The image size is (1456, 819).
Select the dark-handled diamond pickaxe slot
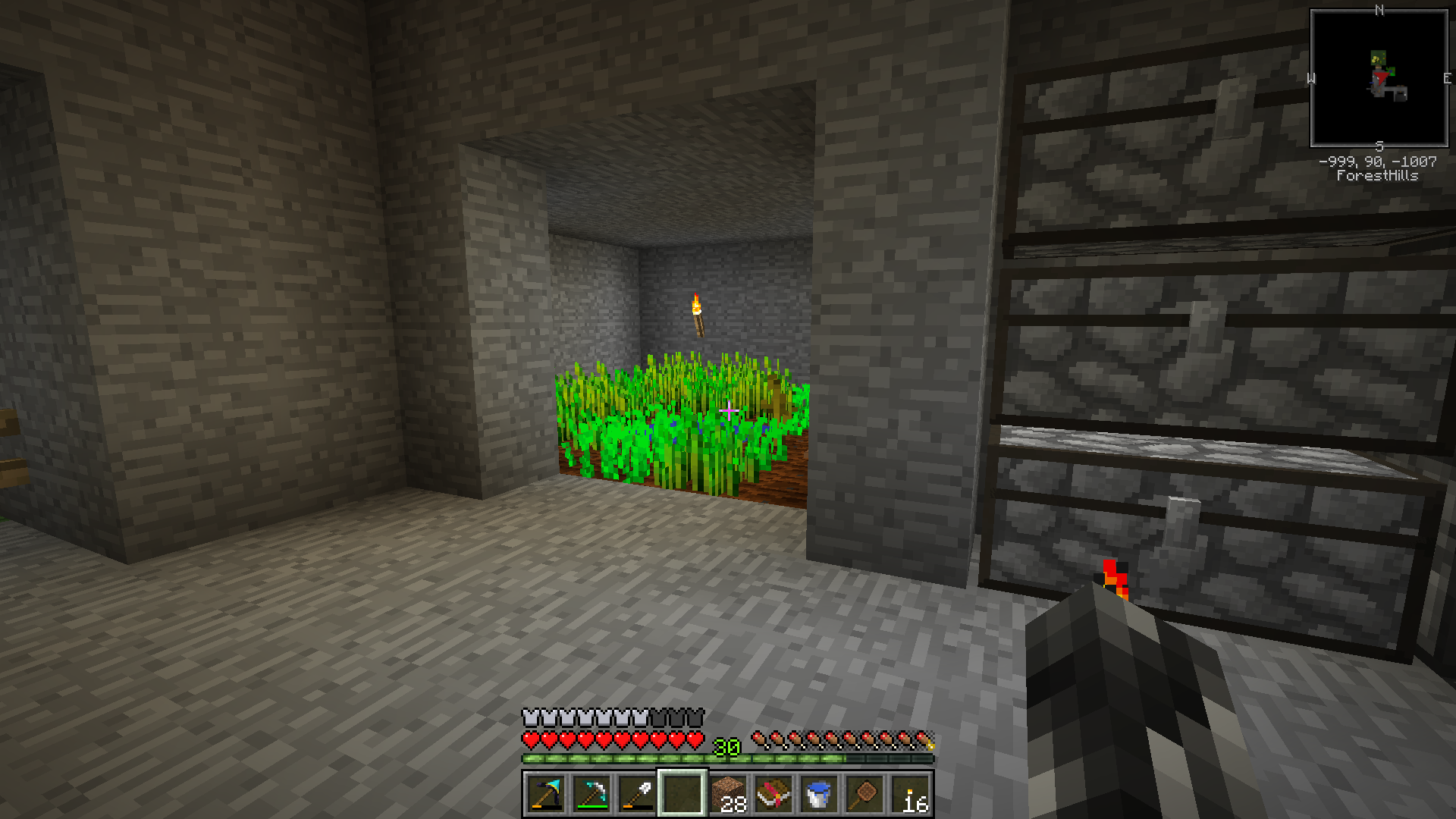click(546, 794)
